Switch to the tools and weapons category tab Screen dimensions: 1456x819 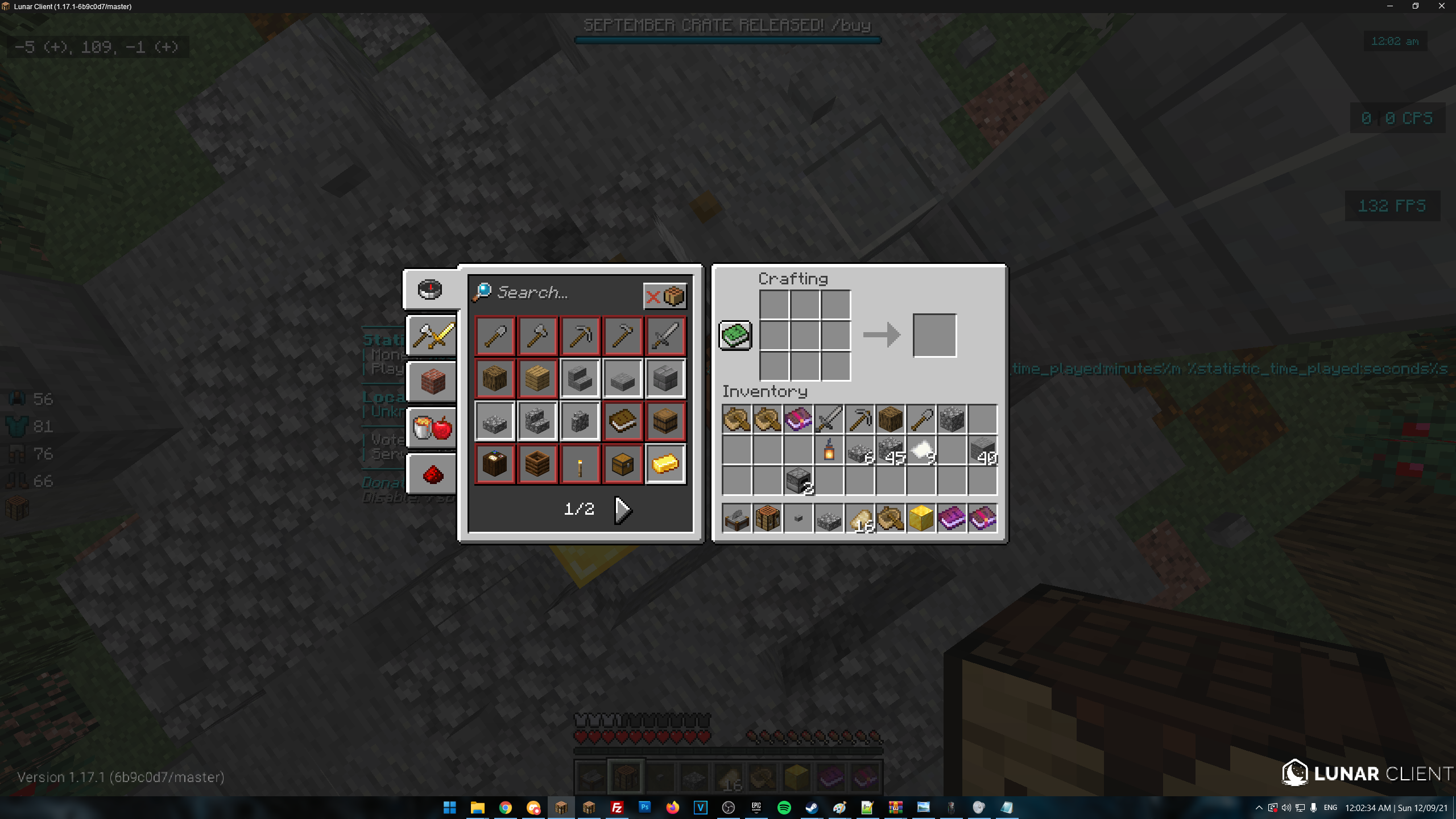tap(431, 336)
